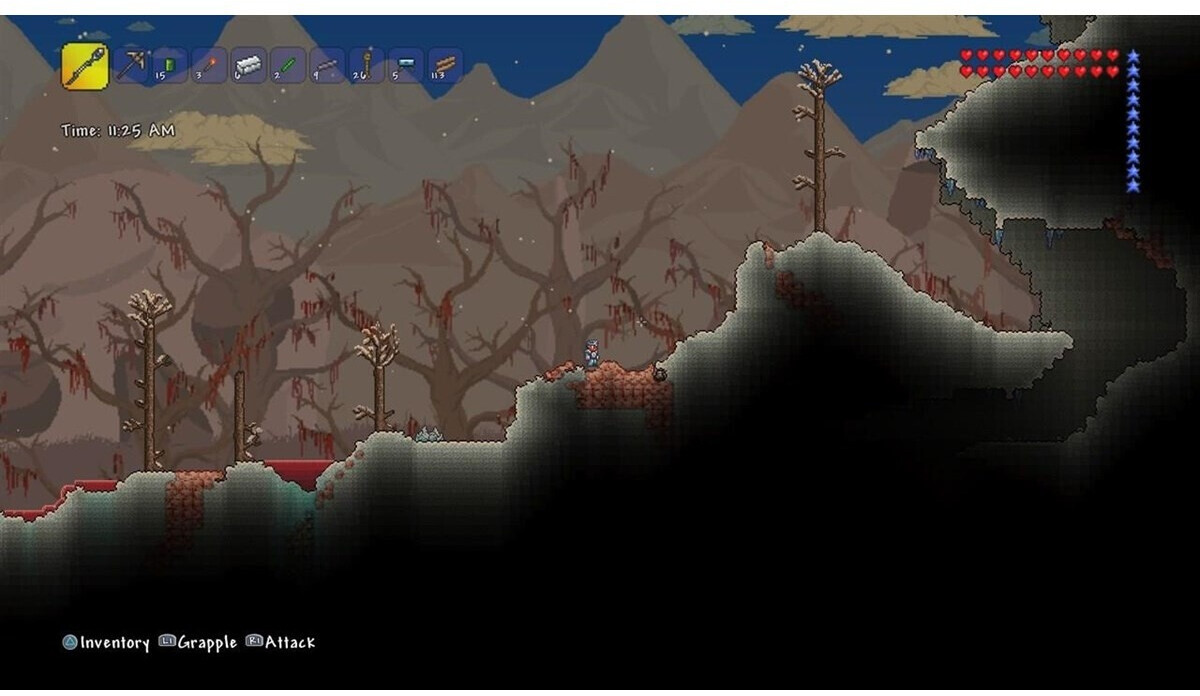Screen dimensions: 1200x696
Task: Select the rope stack of 26
Action: tap(367, 66)
